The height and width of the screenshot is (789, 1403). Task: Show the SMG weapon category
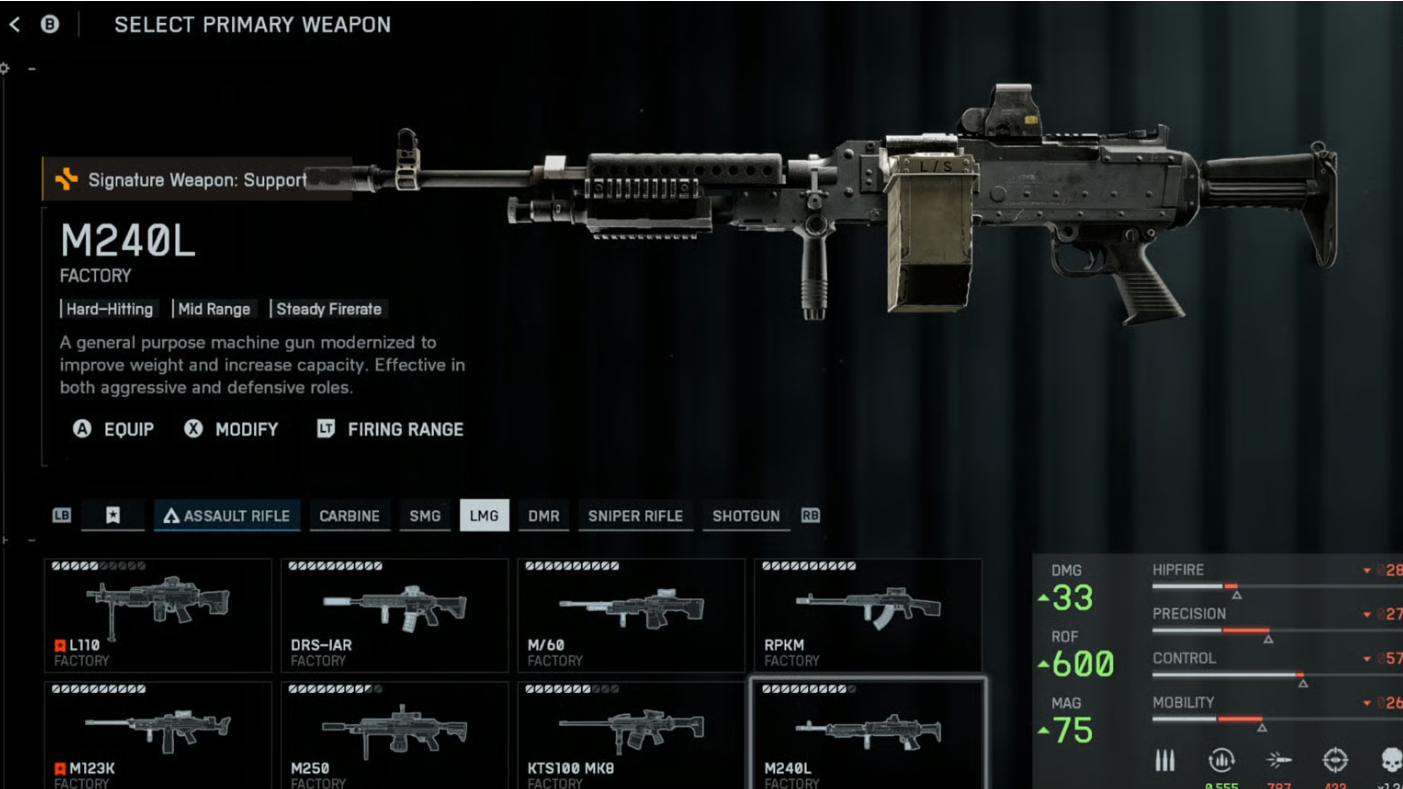coord(425,516)
